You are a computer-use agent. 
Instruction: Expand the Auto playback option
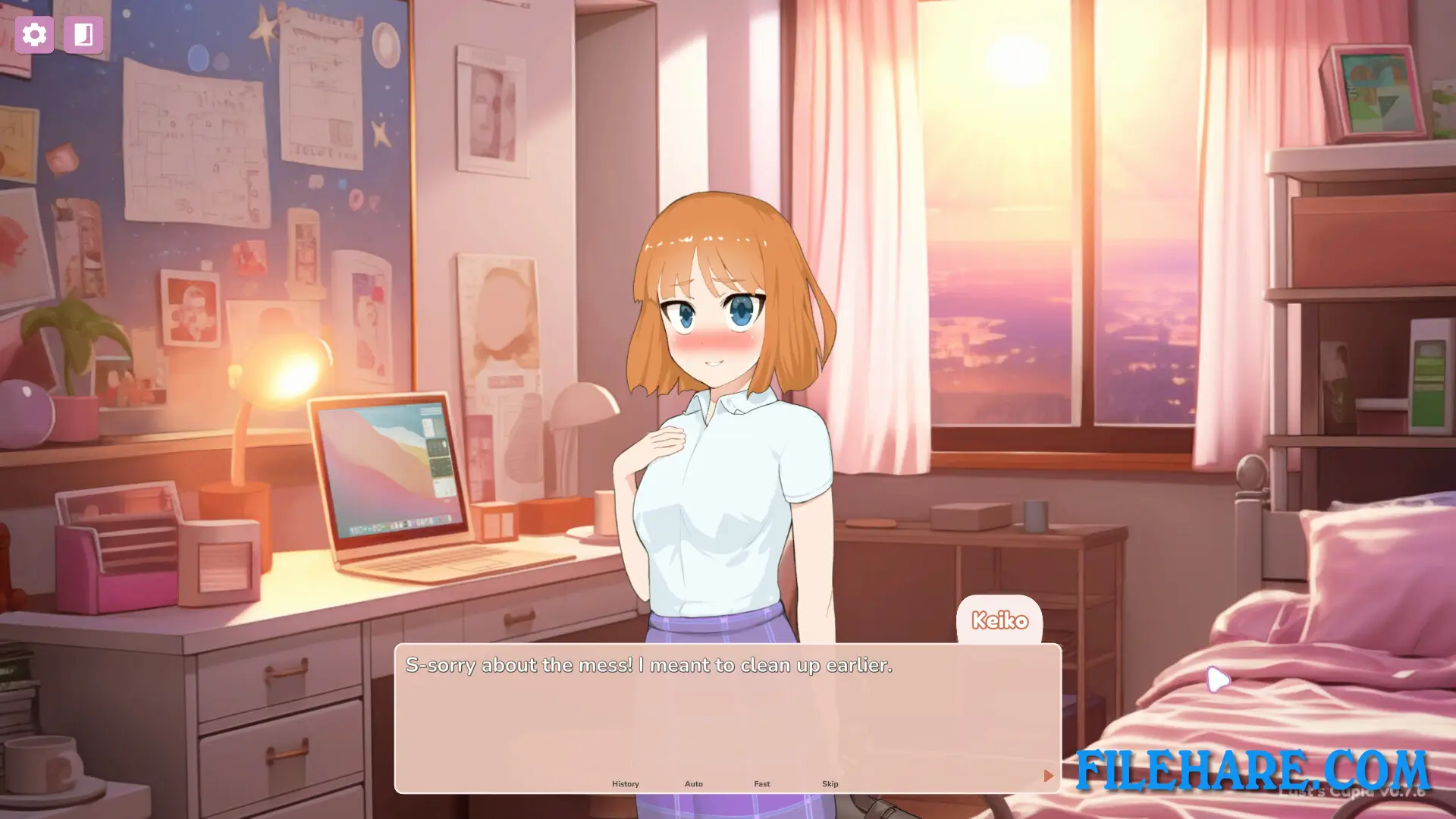tap(694, 783)
